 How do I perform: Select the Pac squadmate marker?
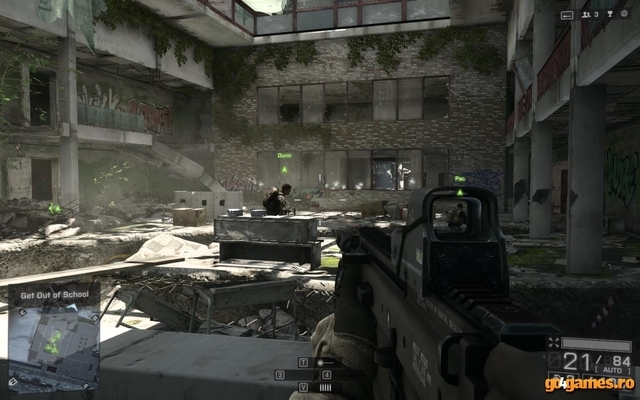460,180
